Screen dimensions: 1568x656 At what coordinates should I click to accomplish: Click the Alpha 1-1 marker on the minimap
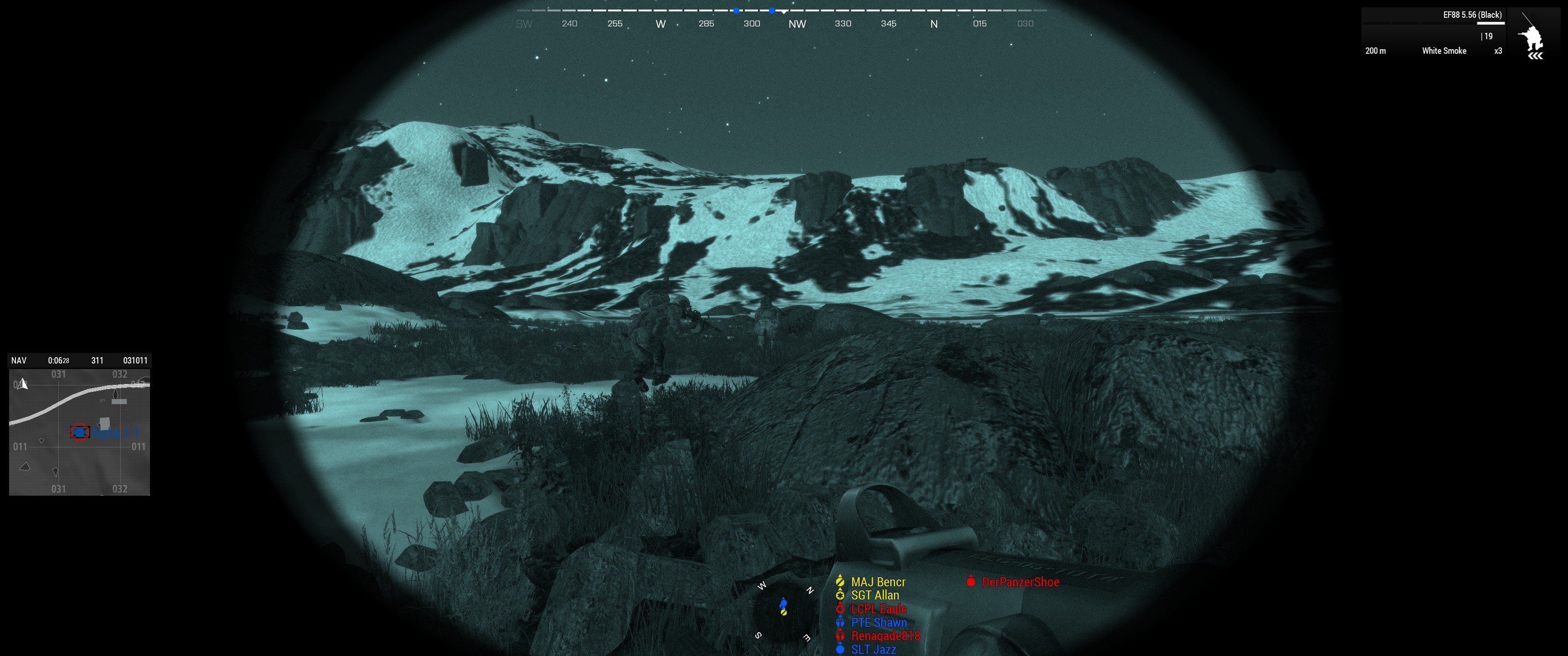tap(79, 433)
